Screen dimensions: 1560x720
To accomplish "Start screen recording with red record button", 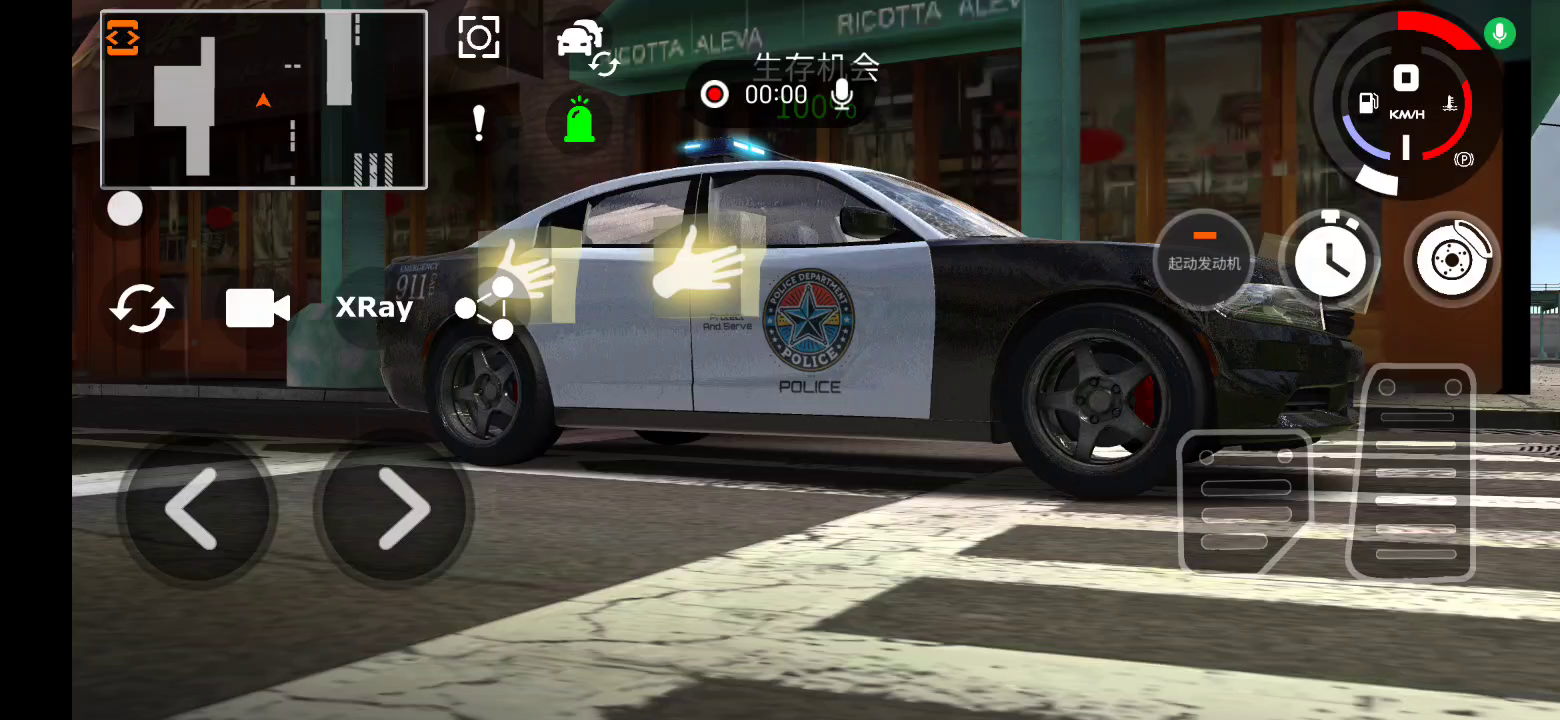I will pos(715,95).
